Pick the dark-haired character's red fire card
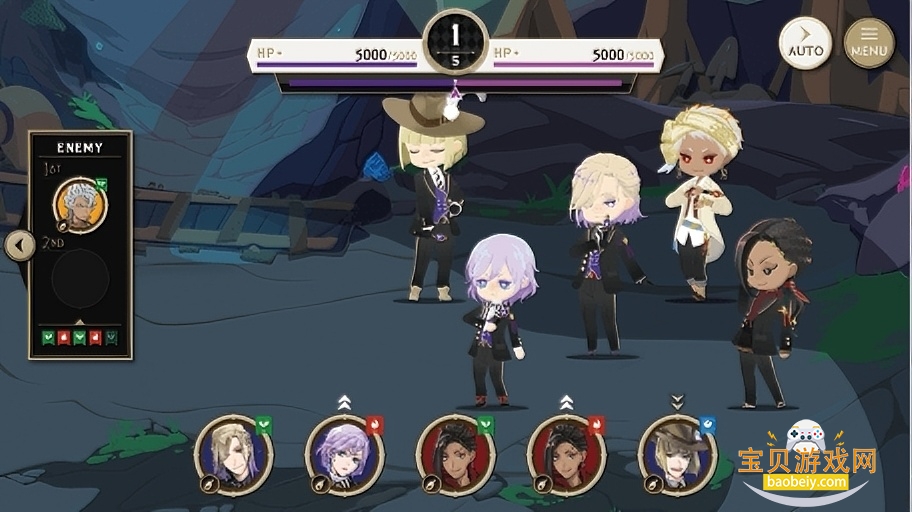 566,454
